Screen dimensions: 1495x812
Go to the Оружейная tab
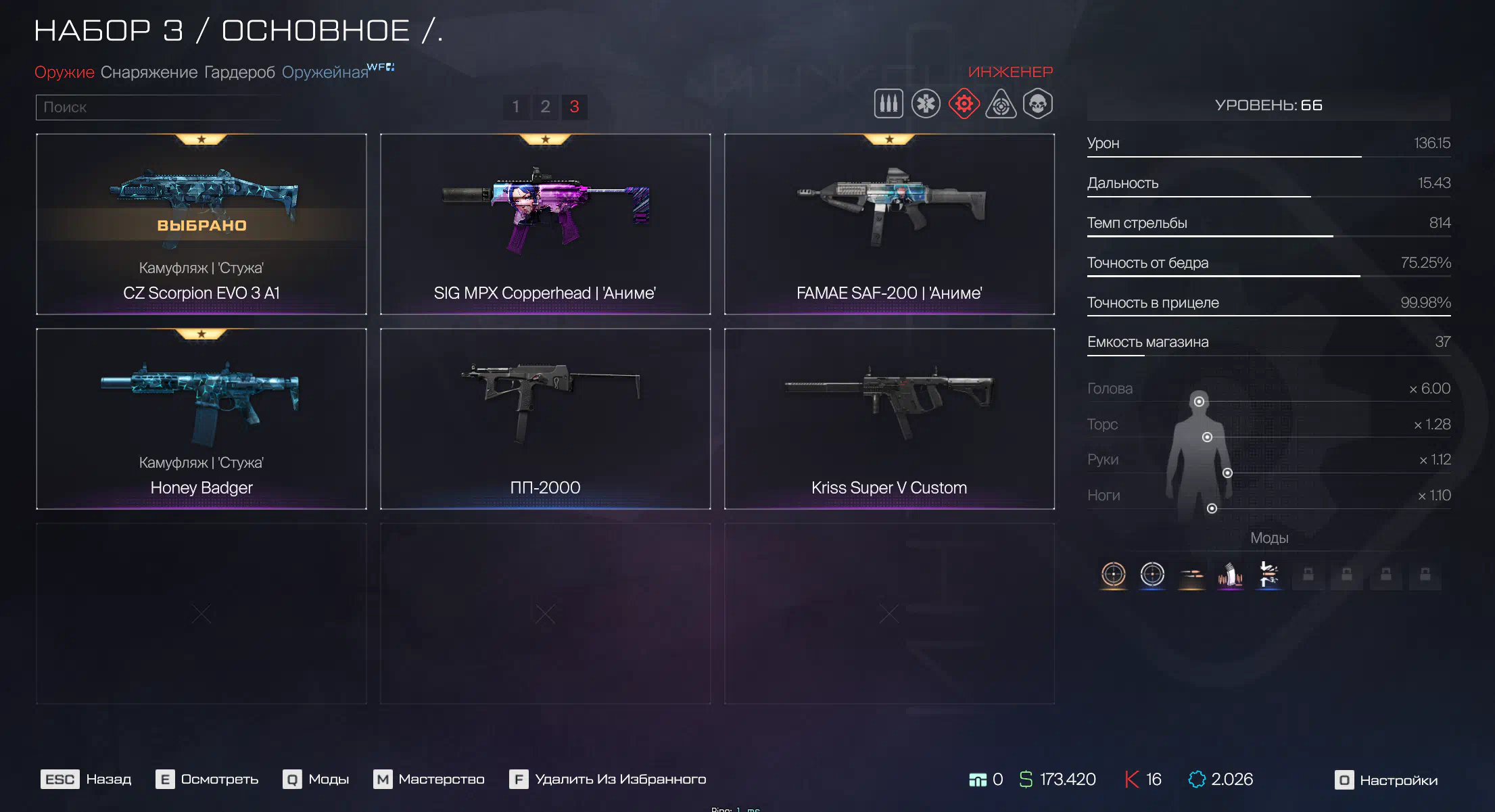[x=325, y=72]
